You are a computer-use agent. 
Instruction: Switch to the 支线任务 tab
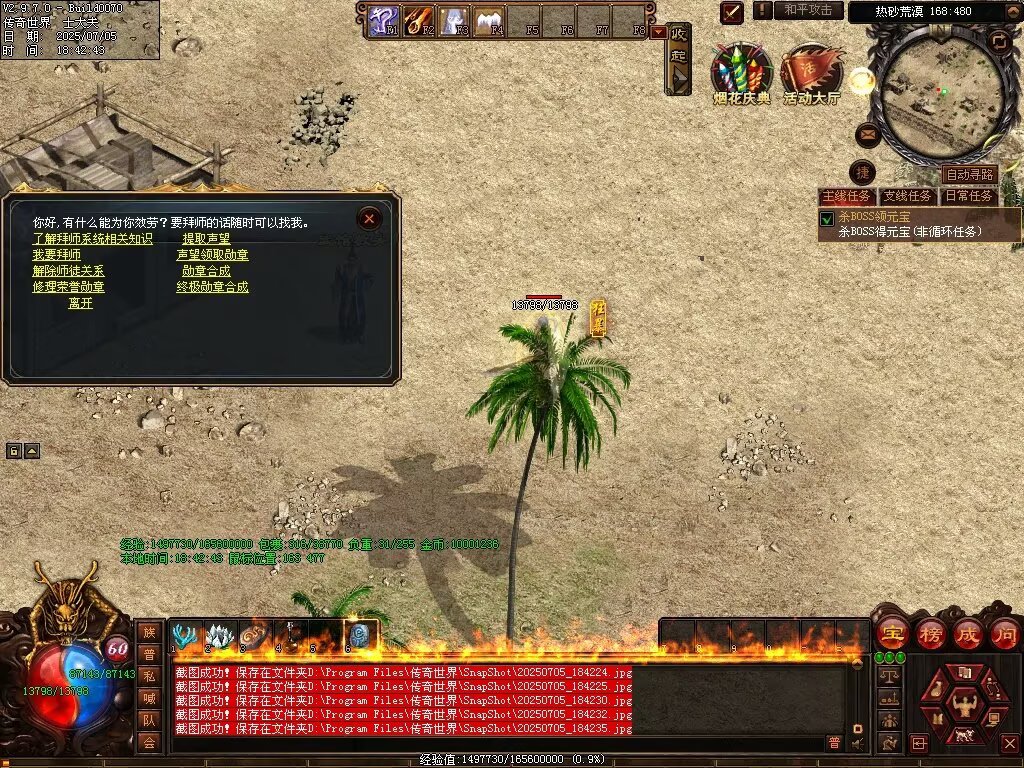pyautogui.click(x=907, y=196)
